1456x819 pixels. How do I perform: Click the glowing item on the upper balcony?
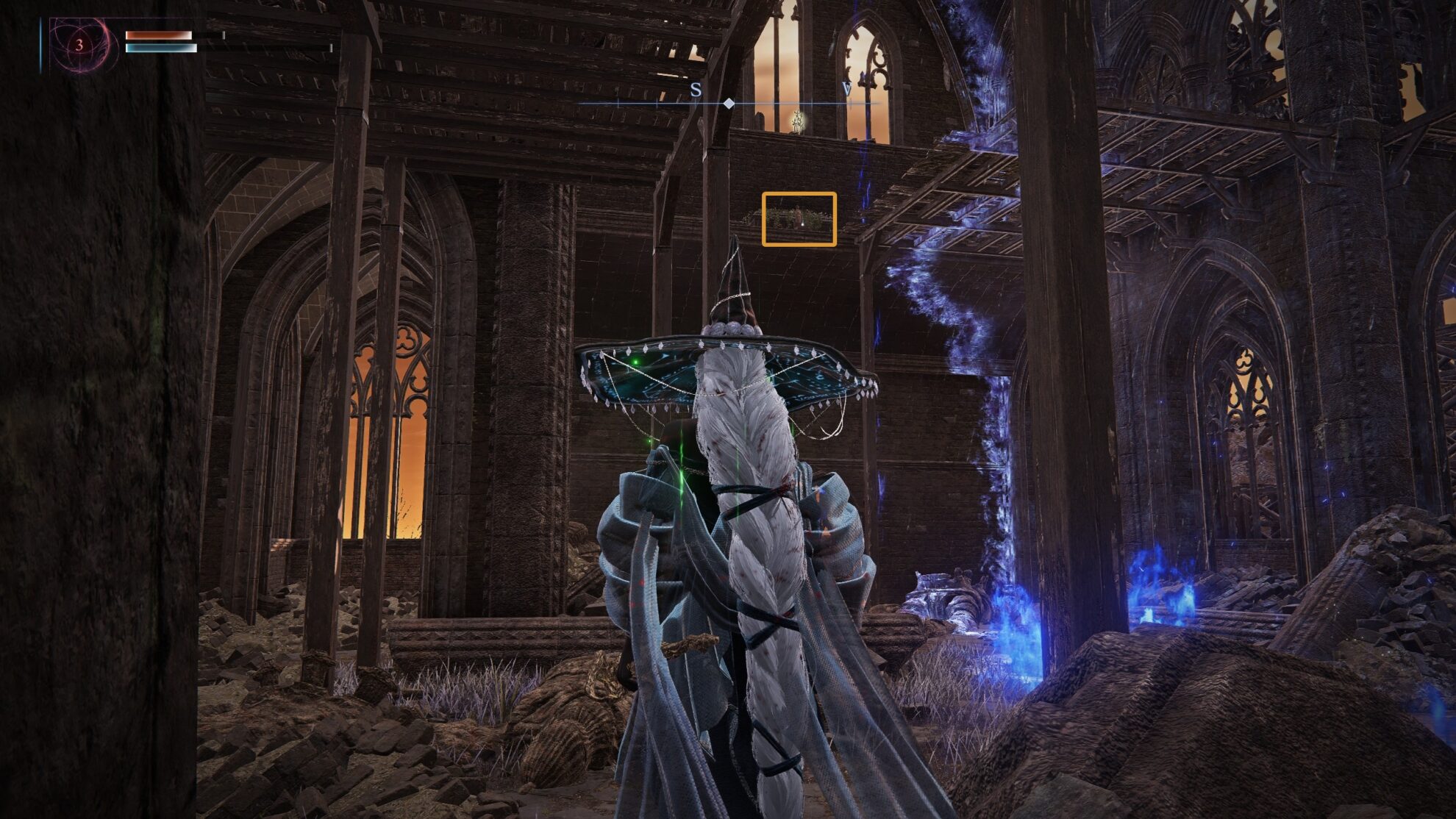pyautogui.click(x=796, y=120)
